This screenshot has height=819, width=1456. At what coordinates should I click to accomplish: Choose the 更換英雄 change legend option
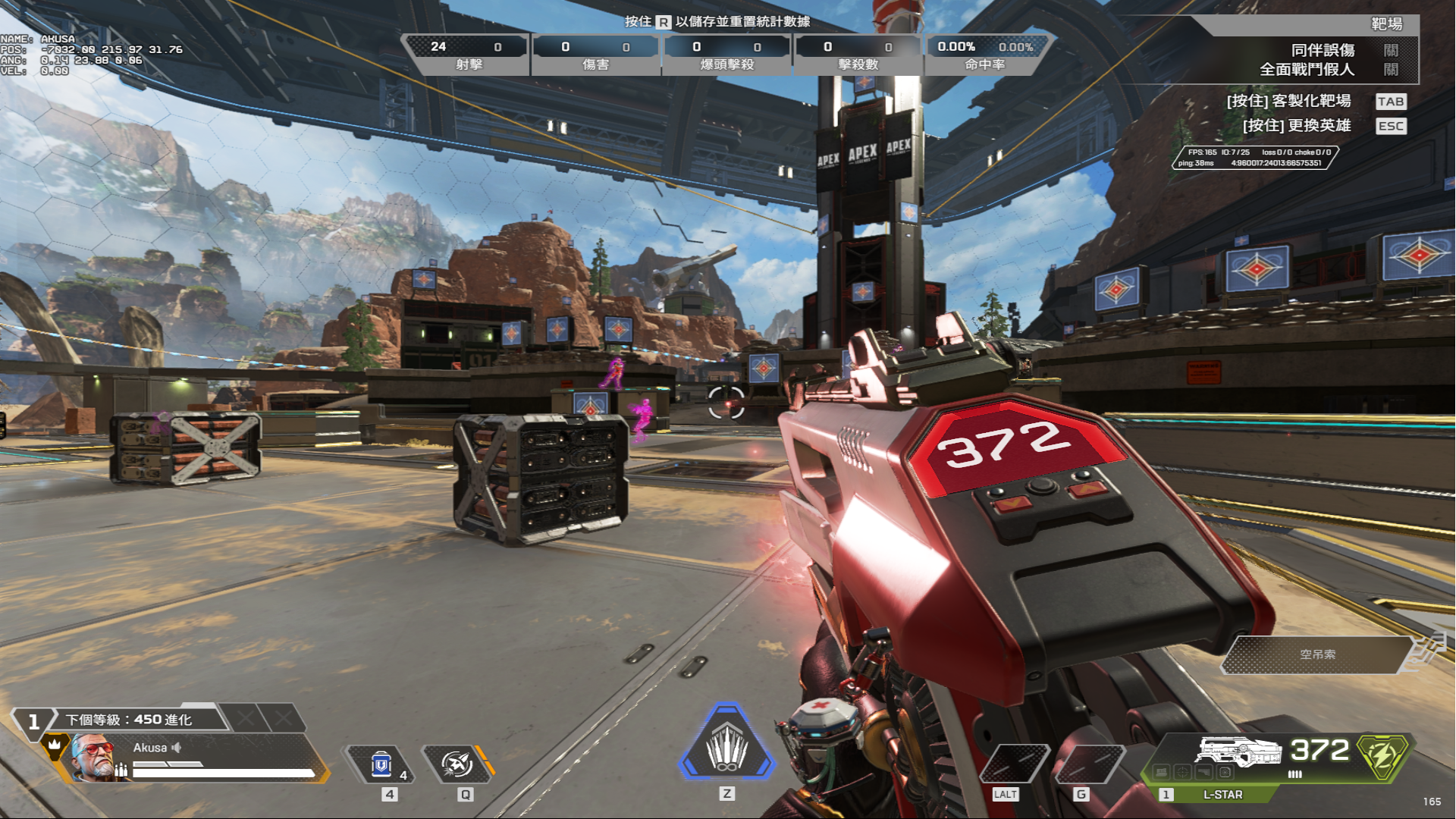click(x=1391, y=126)
